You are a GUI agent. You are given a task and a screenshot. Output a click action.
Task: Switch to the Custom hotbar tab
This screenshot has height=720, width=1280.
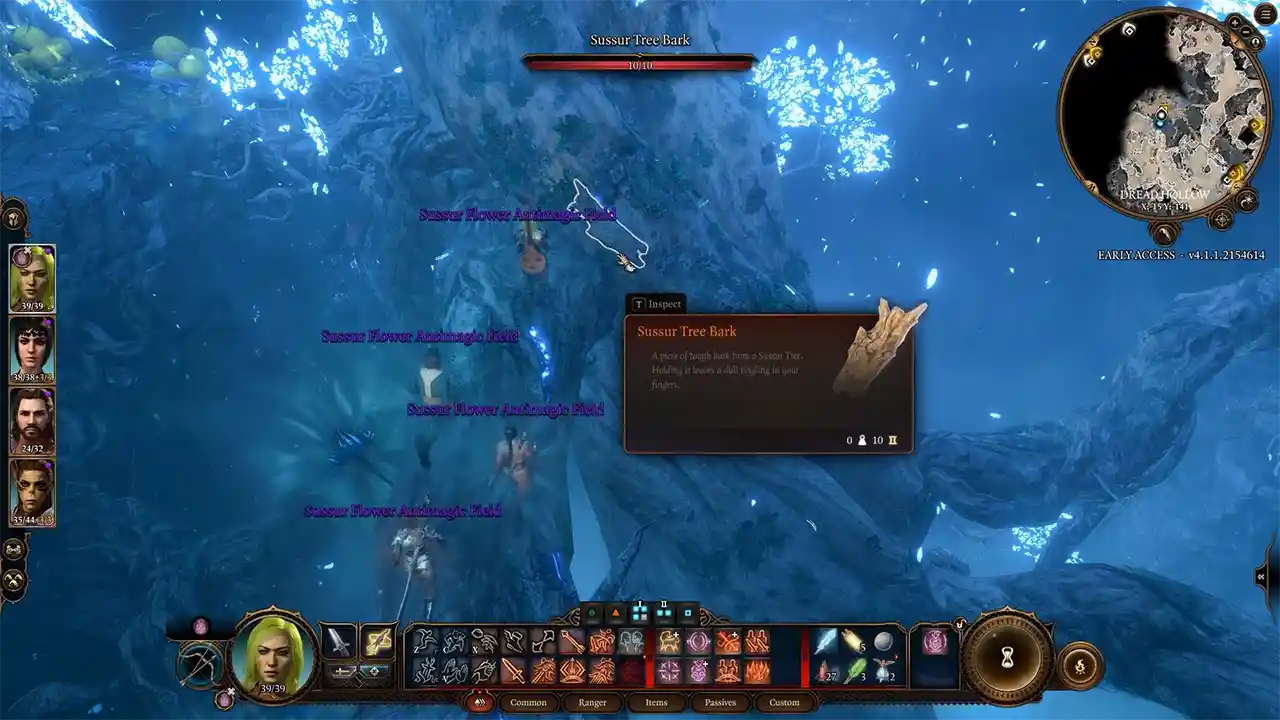(x=784, y=702)
